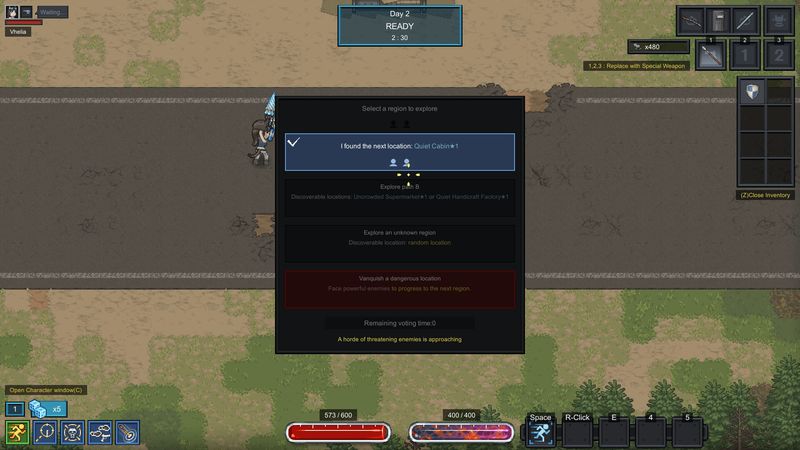Click the Space dash ability slot

click(x=541, y=431)
